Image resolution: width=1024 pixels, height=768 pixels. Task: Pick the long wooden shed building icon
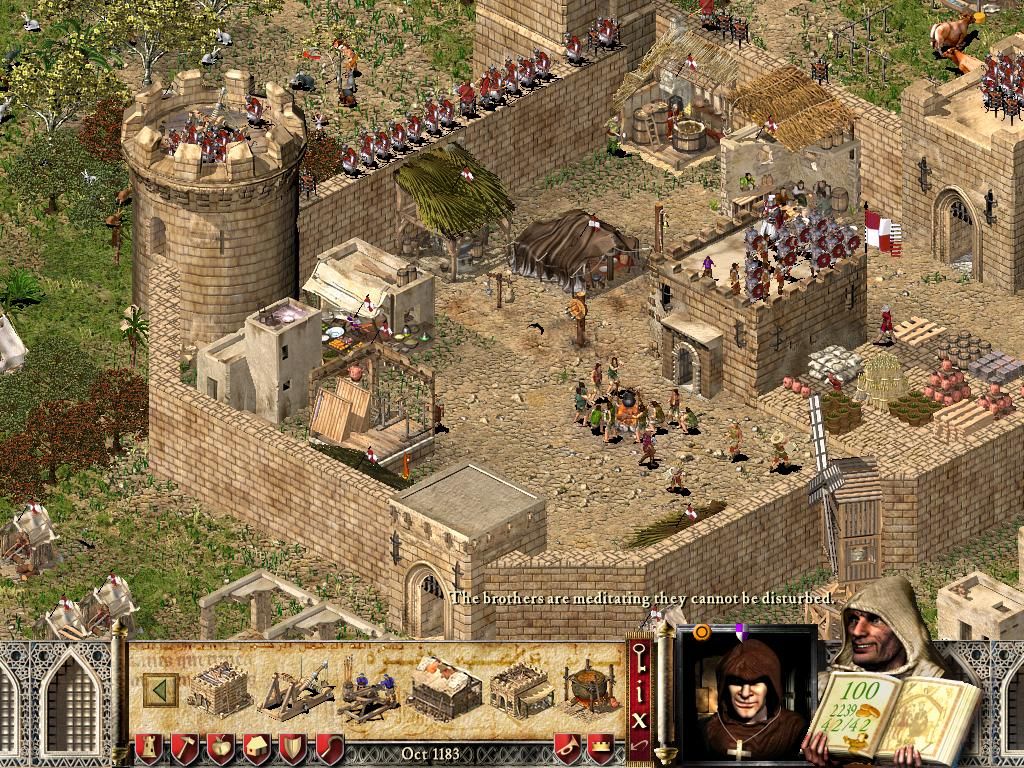click(444, 688)
